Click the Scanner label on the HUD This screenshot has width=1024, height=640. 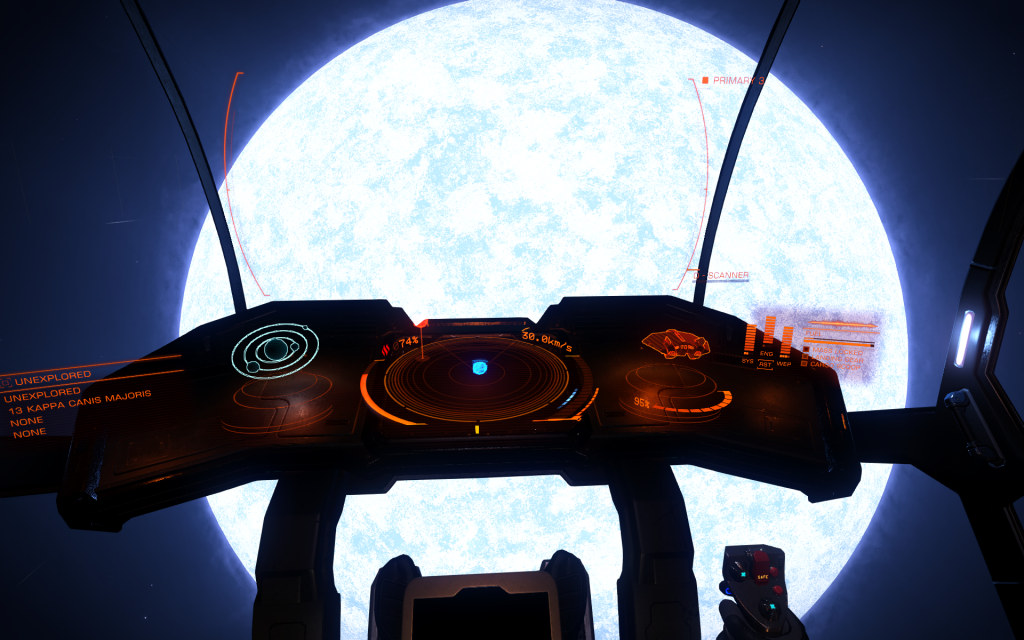727,275
